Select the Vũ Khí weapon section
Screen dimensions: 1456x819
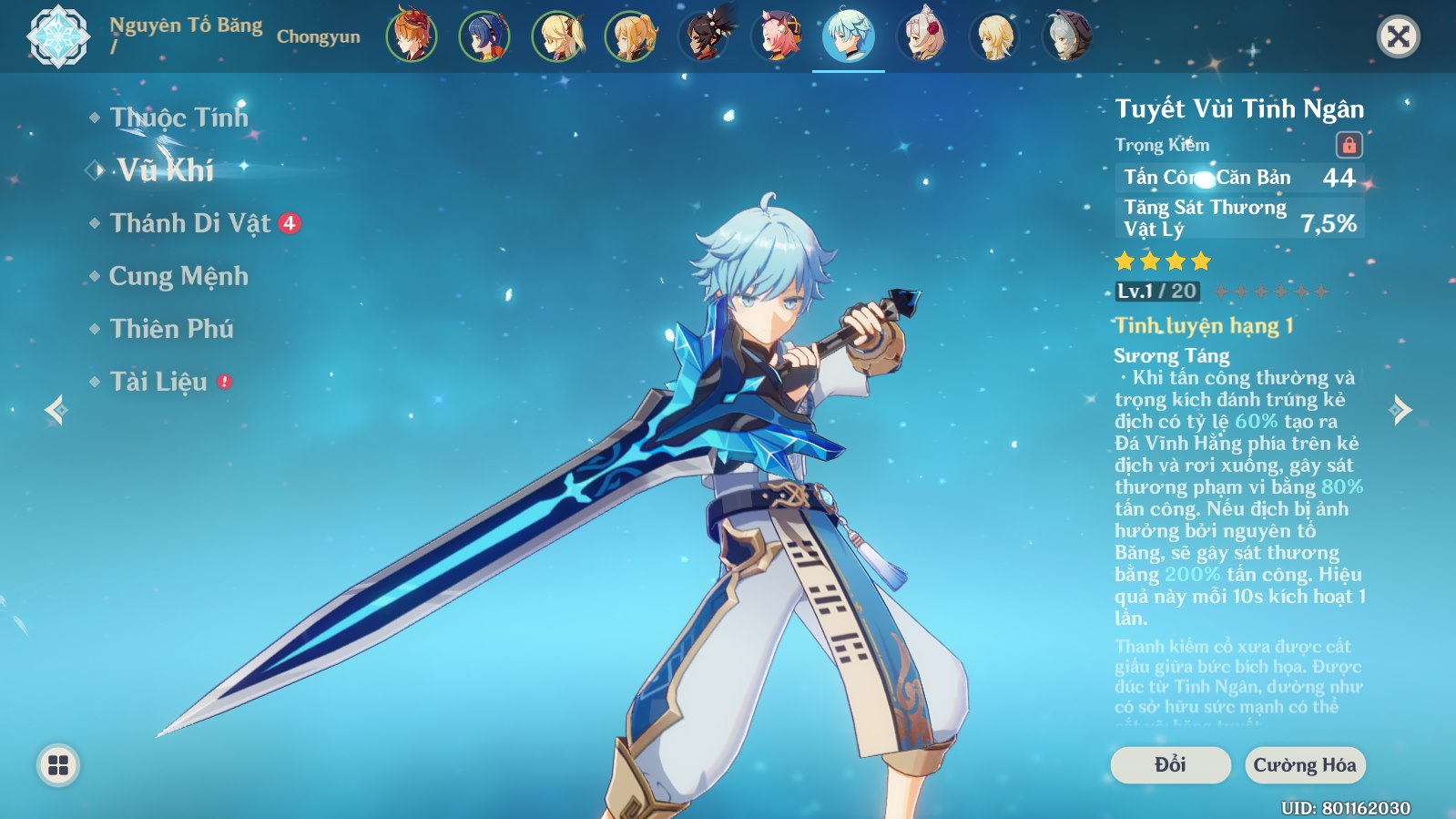pos(165,170)
